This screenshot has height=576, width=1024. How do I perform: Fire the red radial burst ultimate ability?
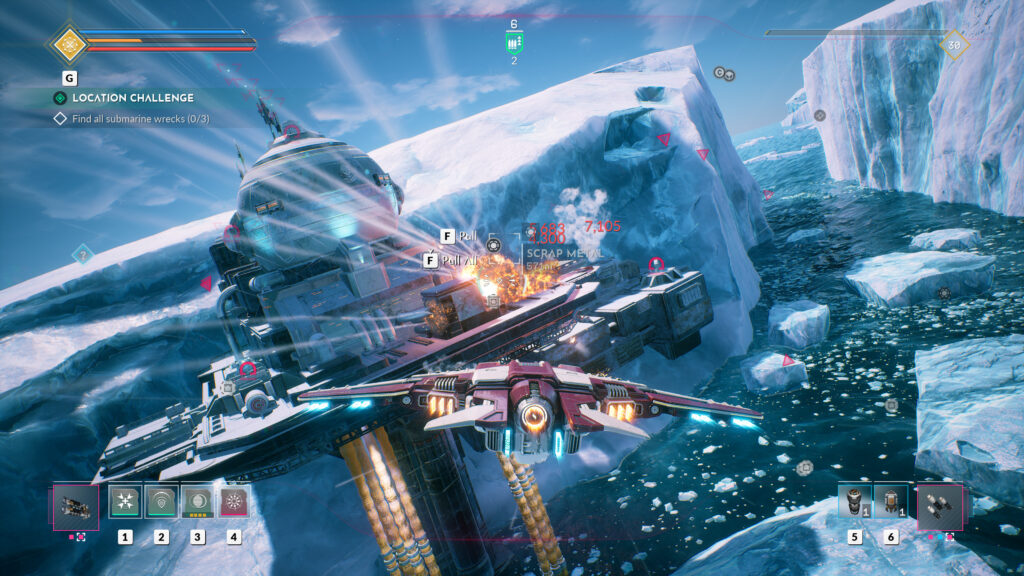234,501
